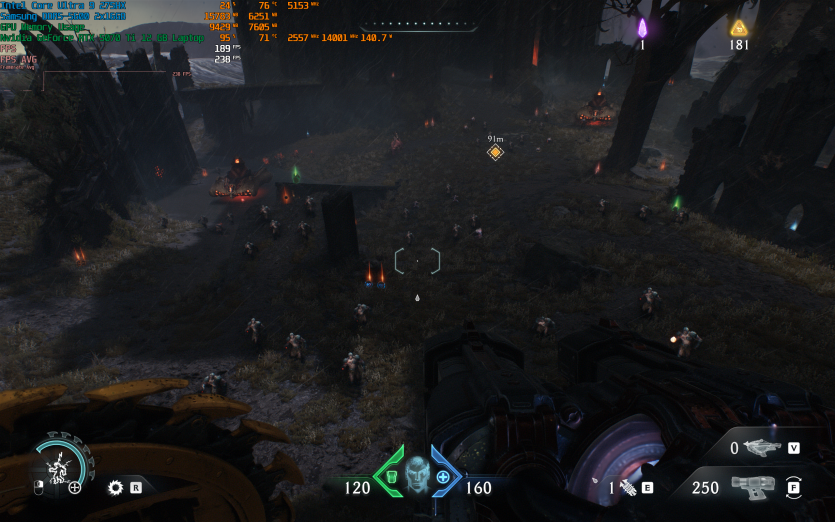Select the equipment item with one charge

627,488
